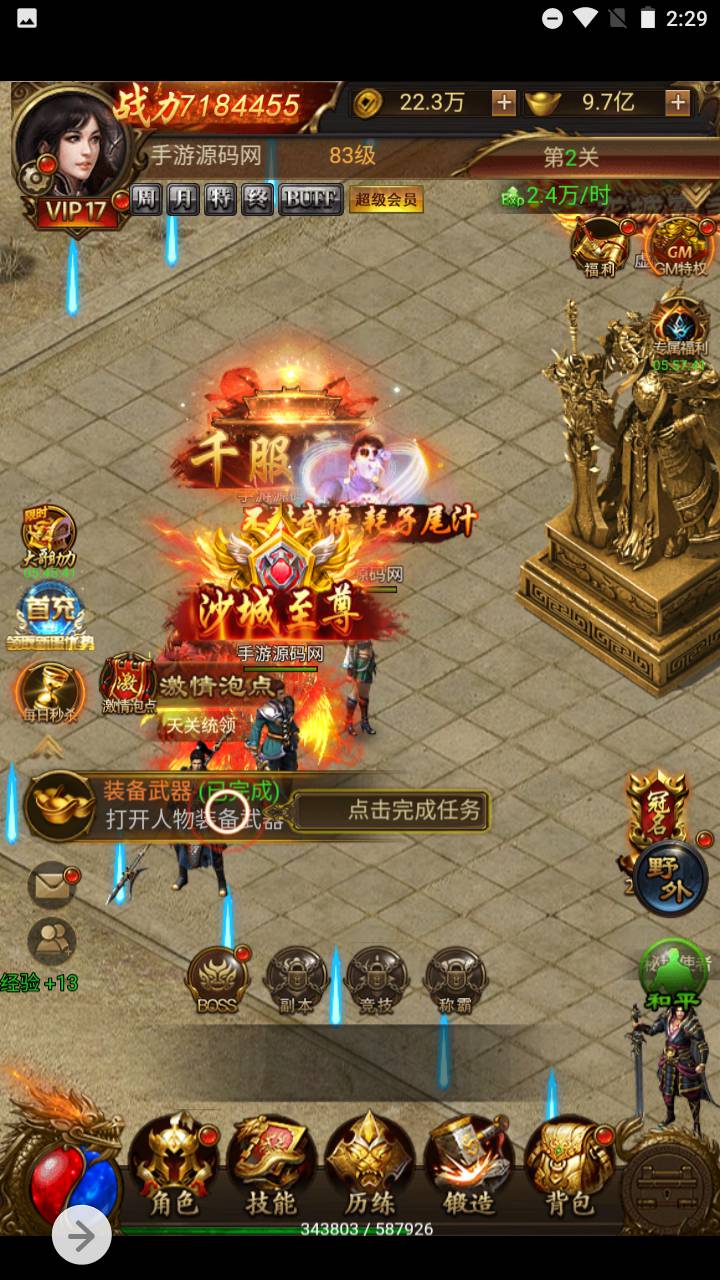
Task: Open the 超级会员 super member badge
Action: click(386, 200)
